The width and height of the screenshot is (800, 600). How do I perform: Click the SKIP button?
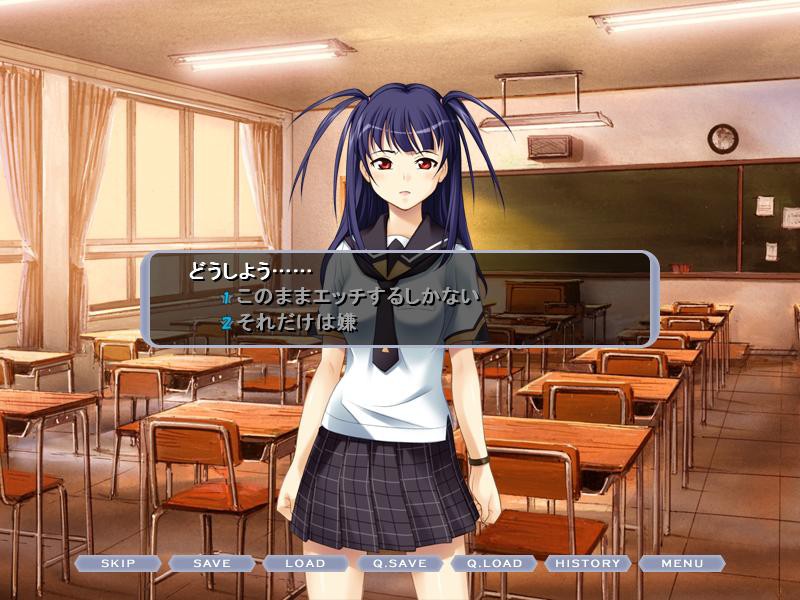118,563
